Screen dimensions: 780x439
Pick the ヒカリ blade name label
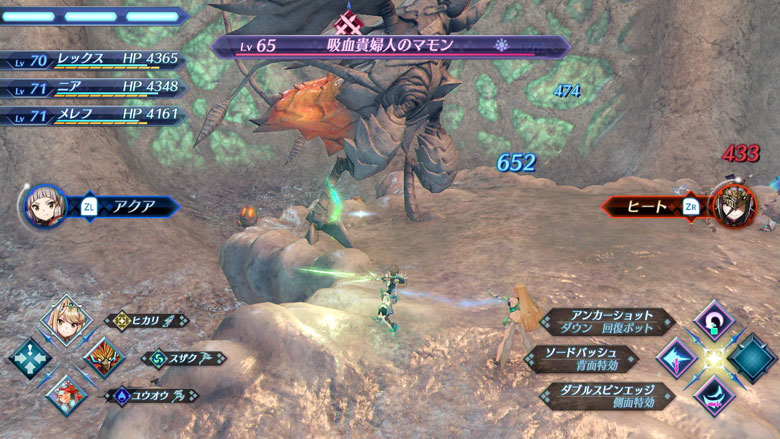[147, 321]
